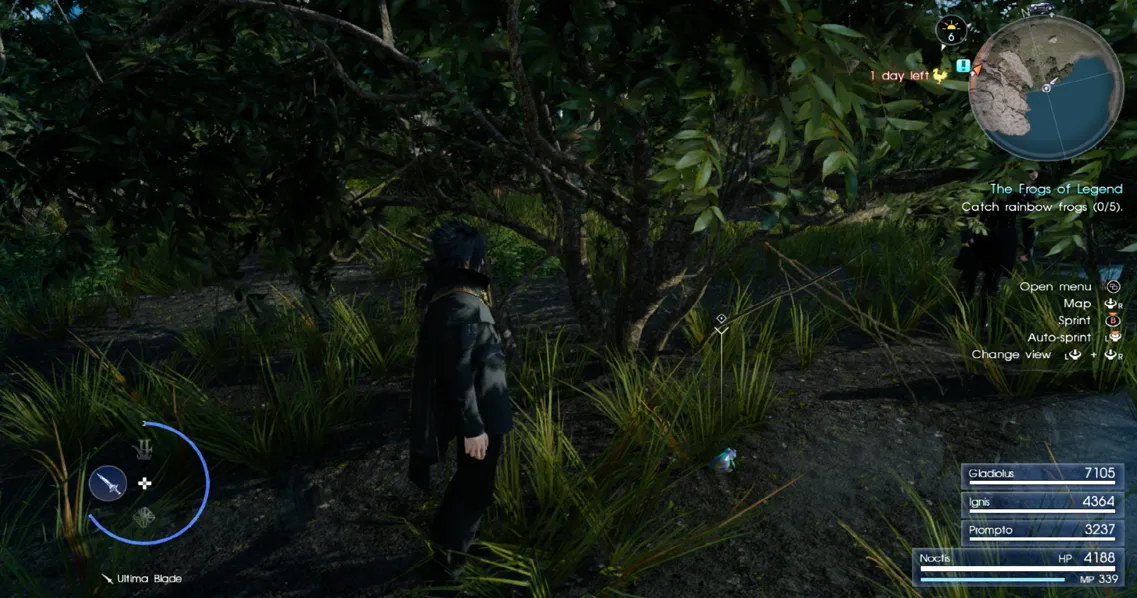Click the time-of-day sun icon
The image size is (1137, 598).
951,31
